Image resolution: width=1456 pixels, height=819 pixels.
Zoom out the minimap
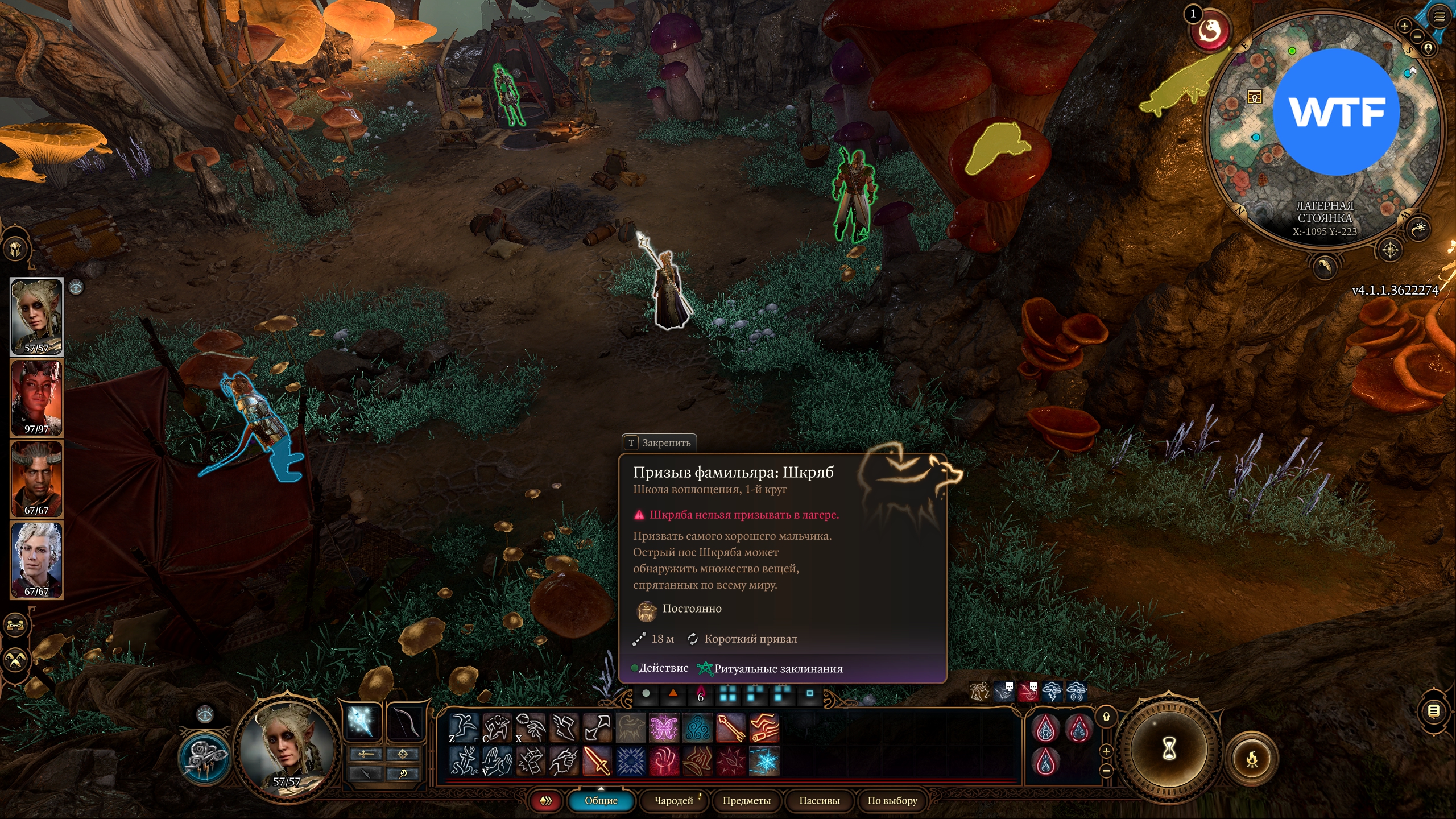point(1417,36)
